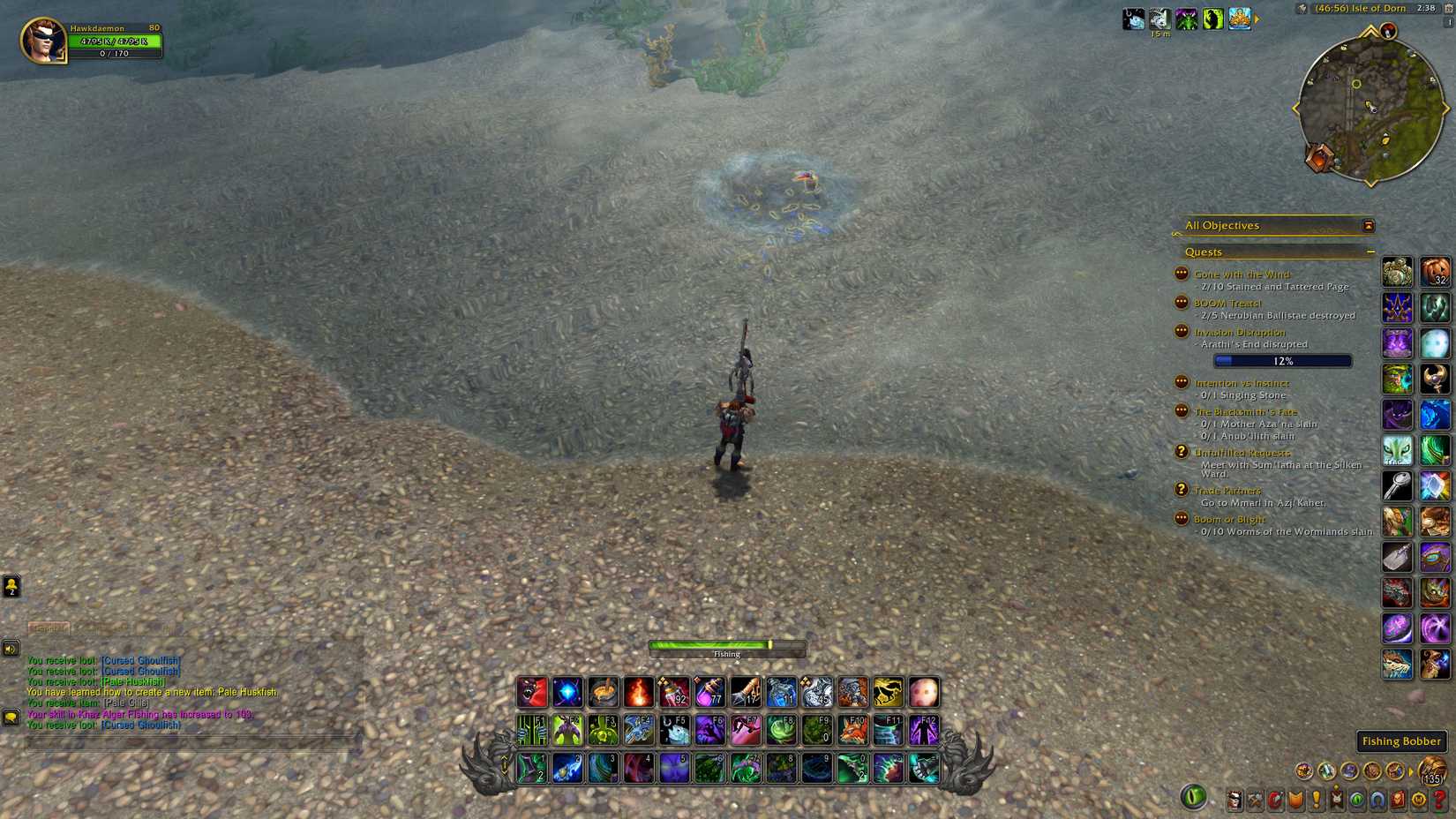Select the Unfulfilled Requests quest in the tracker

[1242, 452]
